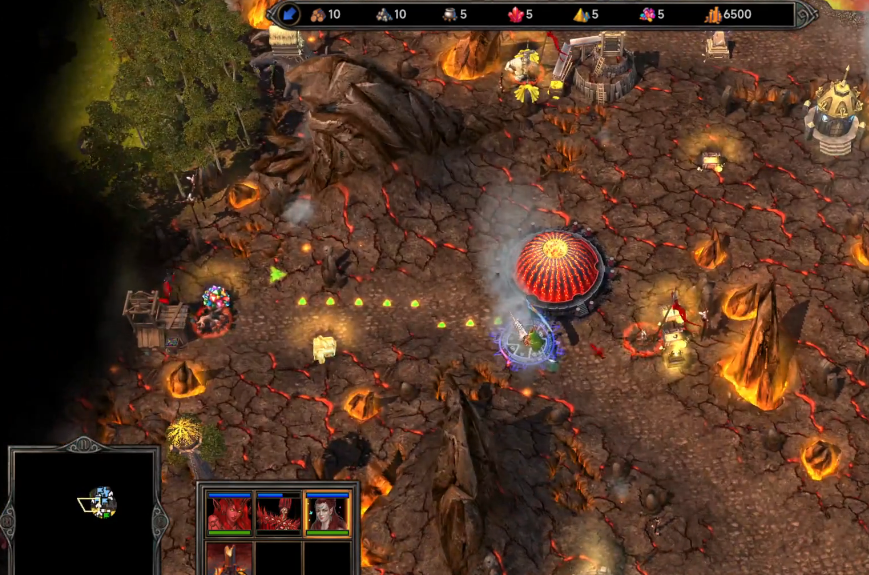
Task: Click the wood resource icon
Action: (320, 15)
